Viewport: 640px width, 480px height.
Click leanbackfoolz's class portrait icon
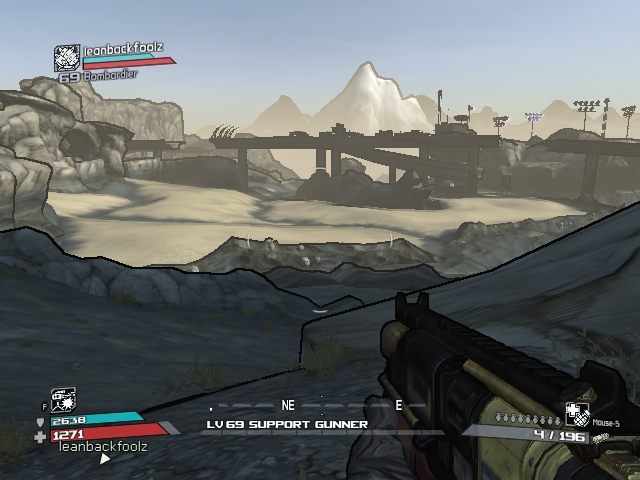click(x=67, y=58)
